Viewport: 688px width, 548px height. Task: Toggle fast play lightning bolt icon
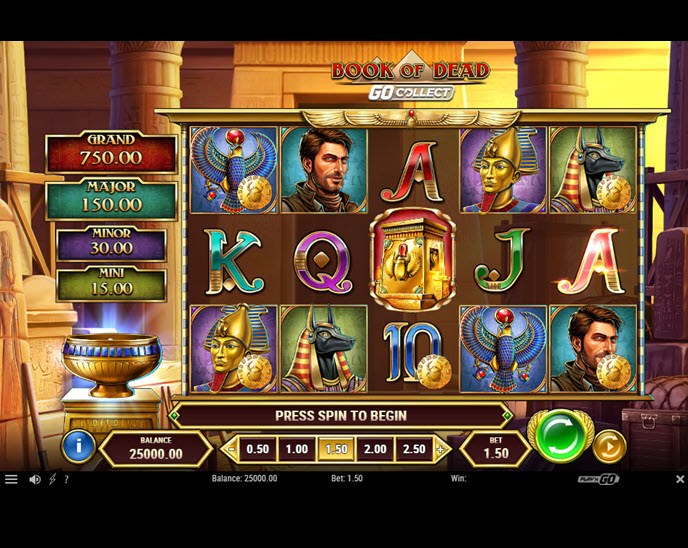tap(52, 479)
